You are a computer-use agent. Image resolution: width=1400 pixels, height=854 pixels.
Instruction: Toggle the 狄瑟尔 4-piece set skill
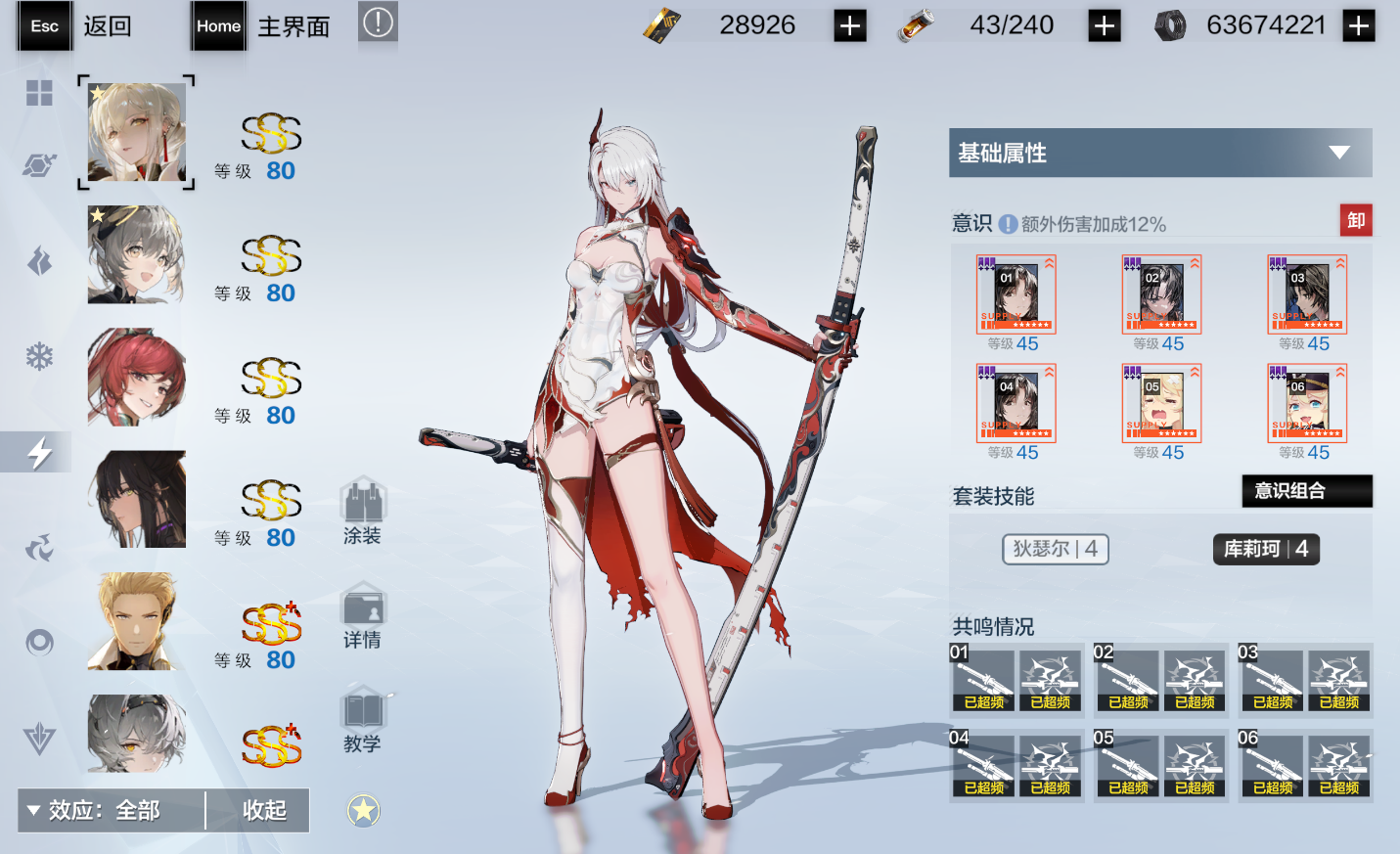pos(1055,549)
